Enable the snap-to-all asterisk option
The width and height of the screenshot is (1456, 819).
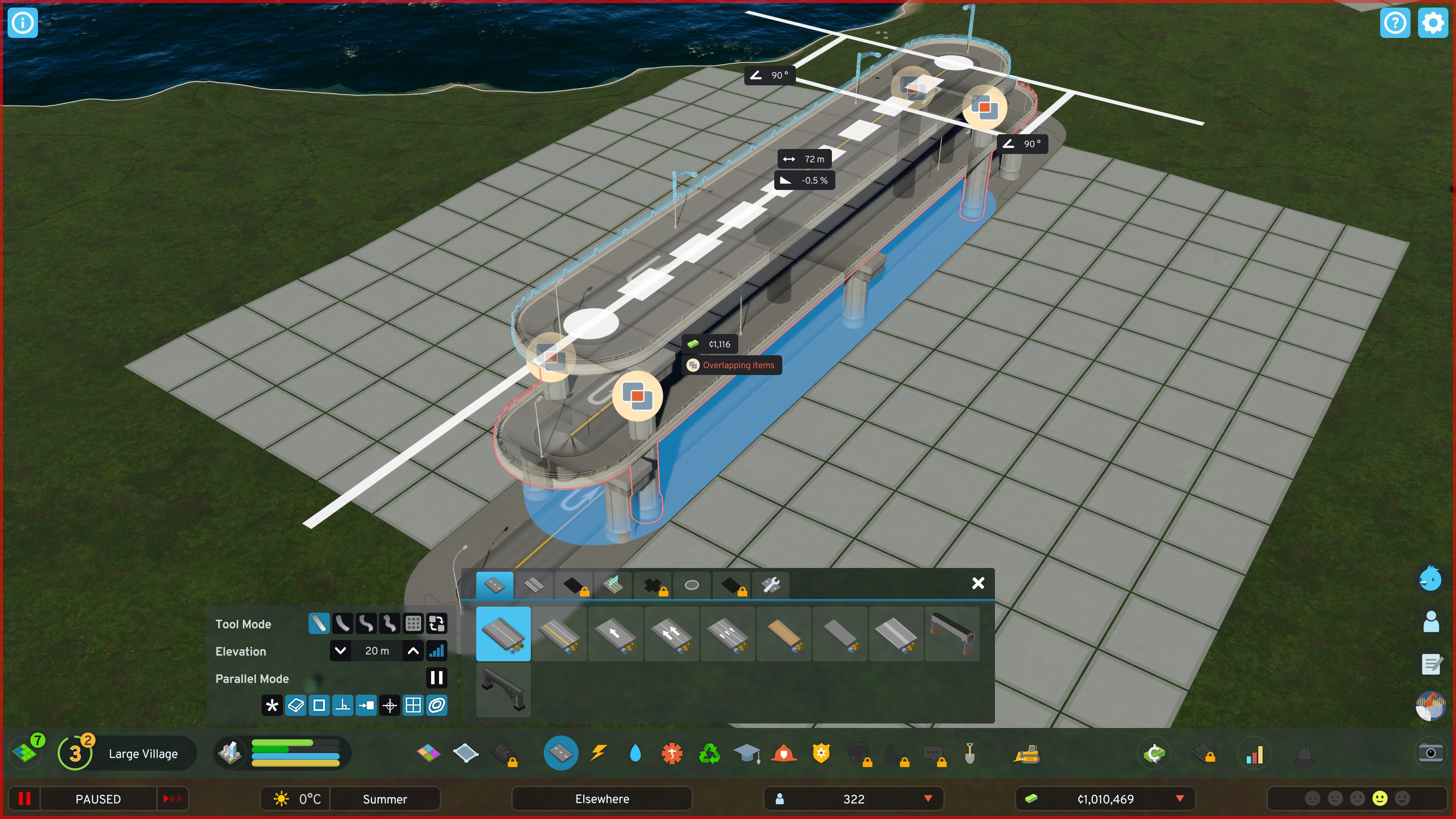coord(272,705)
